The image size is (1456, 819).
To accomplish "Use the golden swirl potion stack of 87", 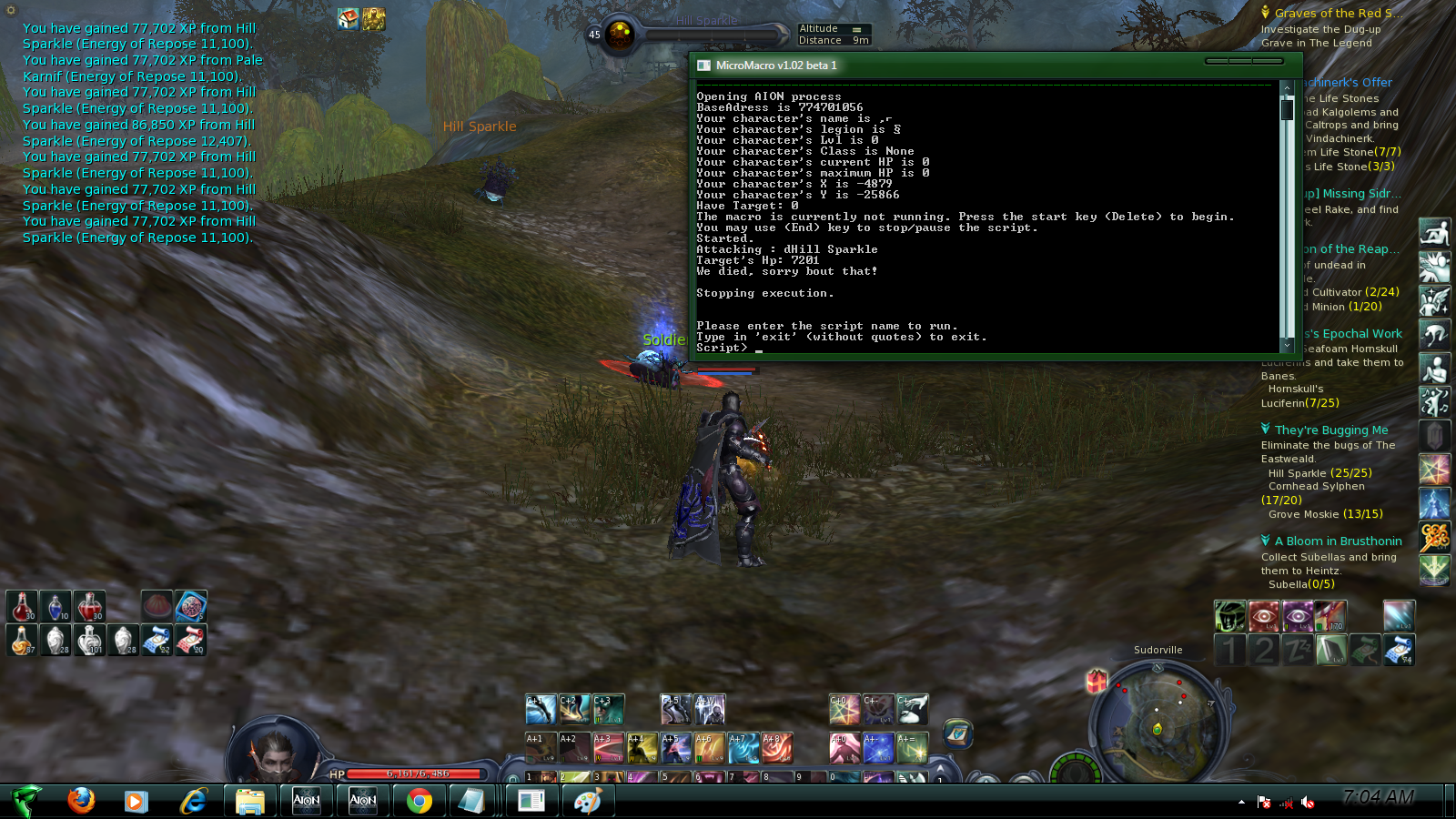I will tap(22, 641).
